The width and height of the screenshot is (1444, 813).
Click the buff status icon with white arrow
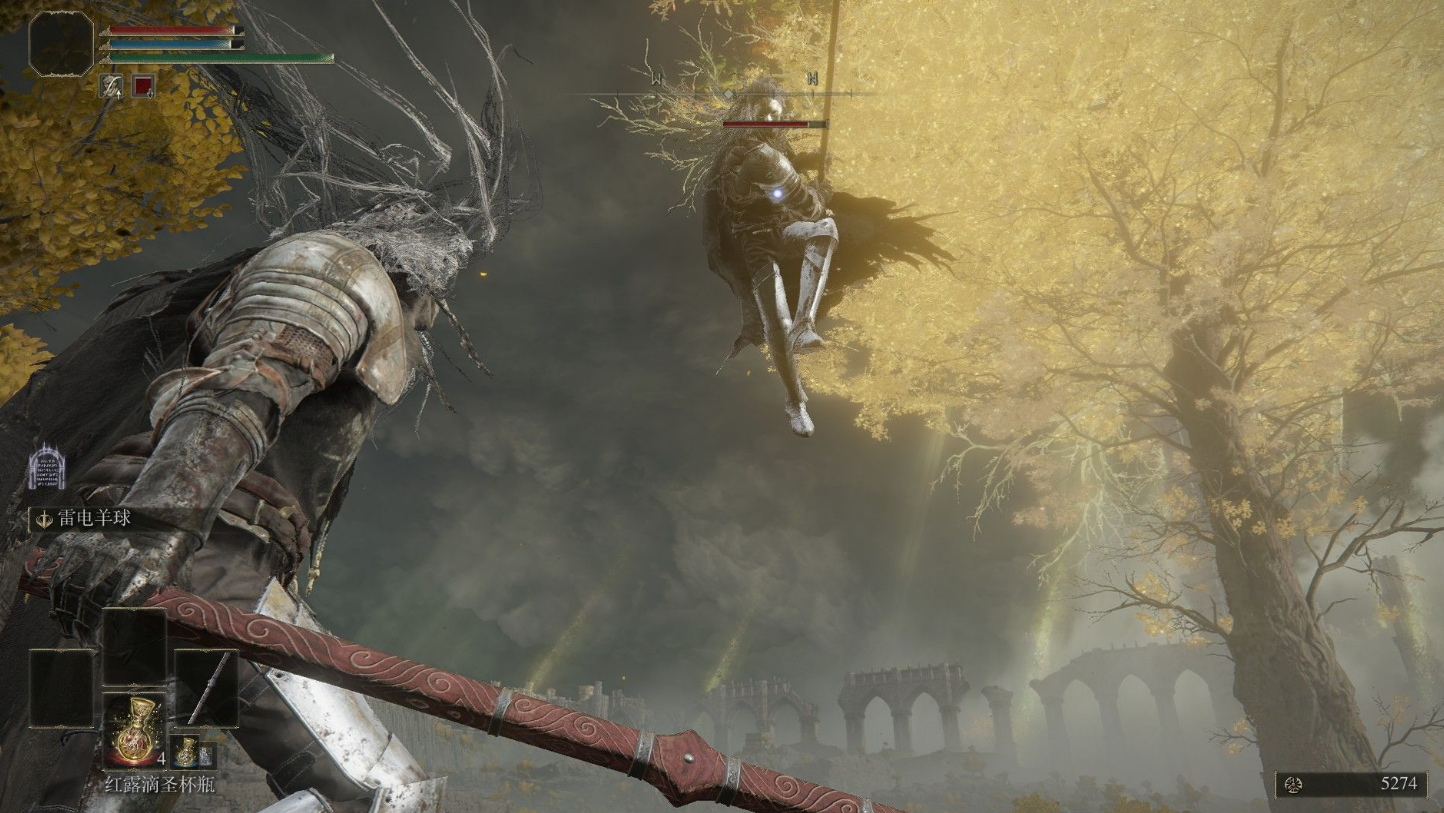click(x=111, y=86)
